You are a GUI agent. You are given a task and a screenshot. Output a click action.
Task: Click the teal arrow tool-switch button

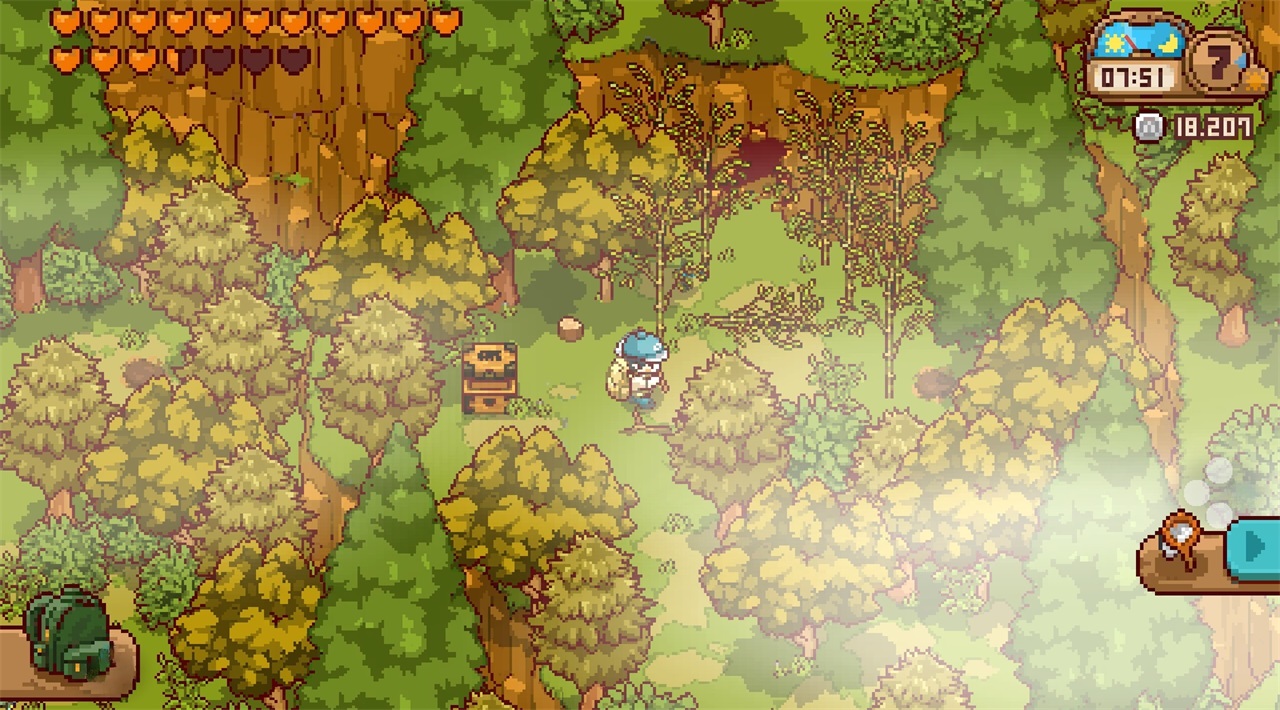[1254, 546]
